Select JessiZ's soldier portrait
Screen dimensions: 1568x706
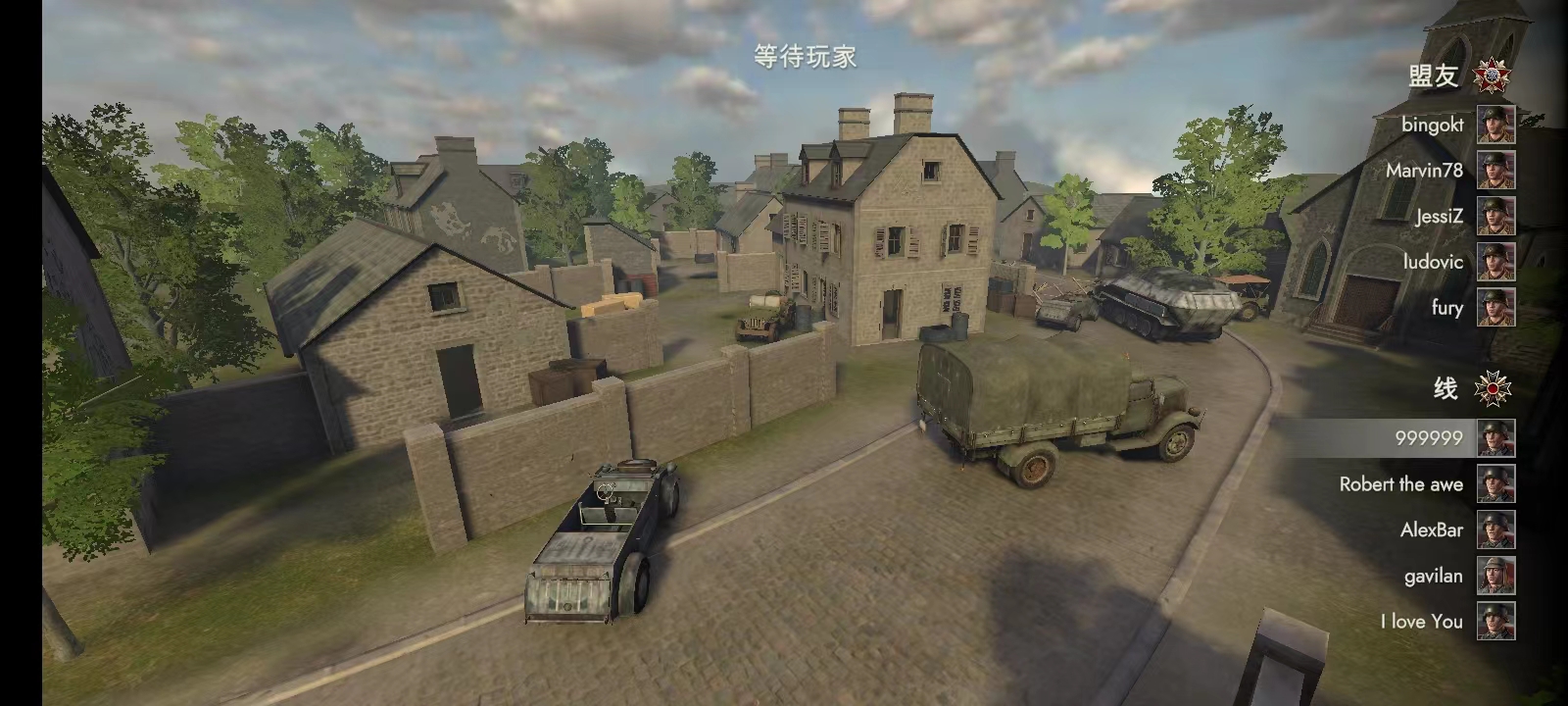1494,217
